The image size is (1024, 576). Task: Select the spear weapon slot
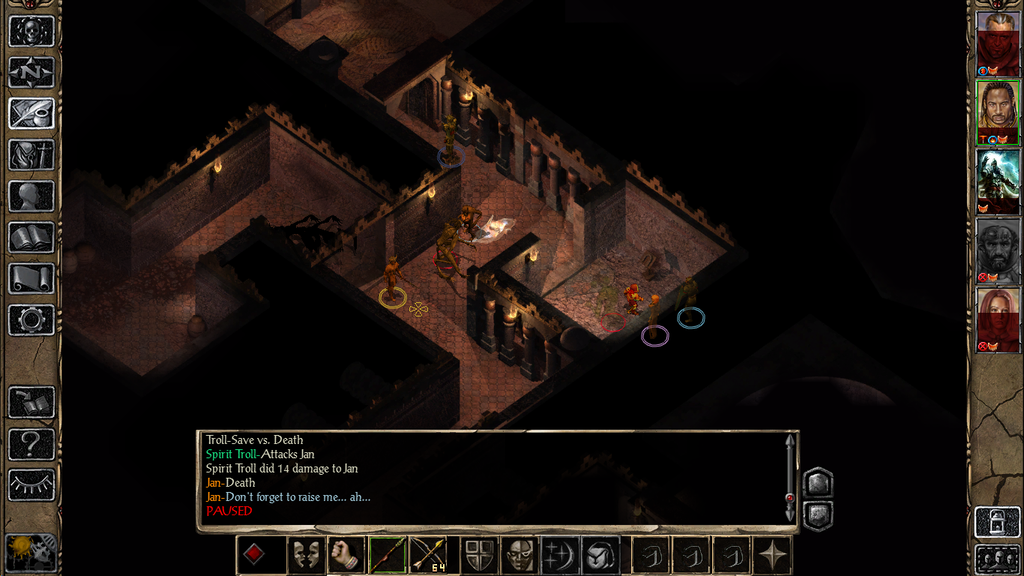click(x=387, y=555)
